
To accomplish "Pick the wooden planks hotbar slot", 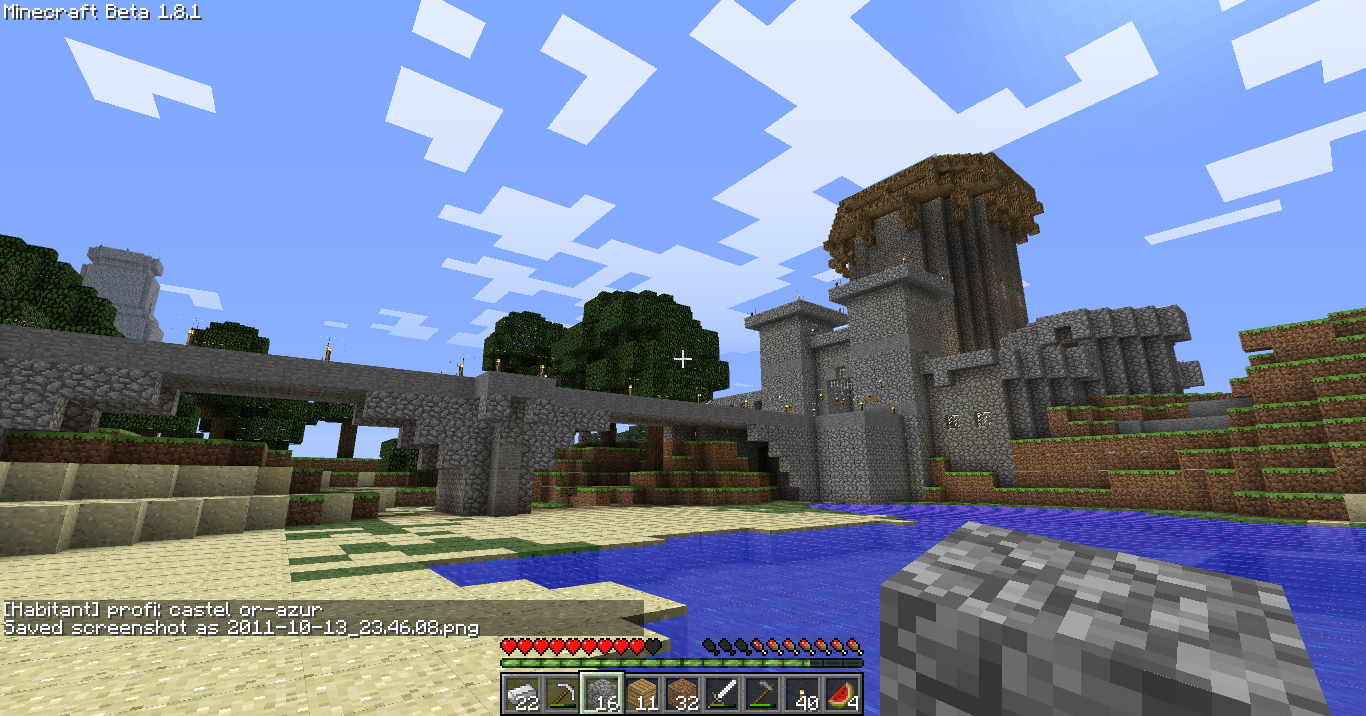I will point(642,694).
